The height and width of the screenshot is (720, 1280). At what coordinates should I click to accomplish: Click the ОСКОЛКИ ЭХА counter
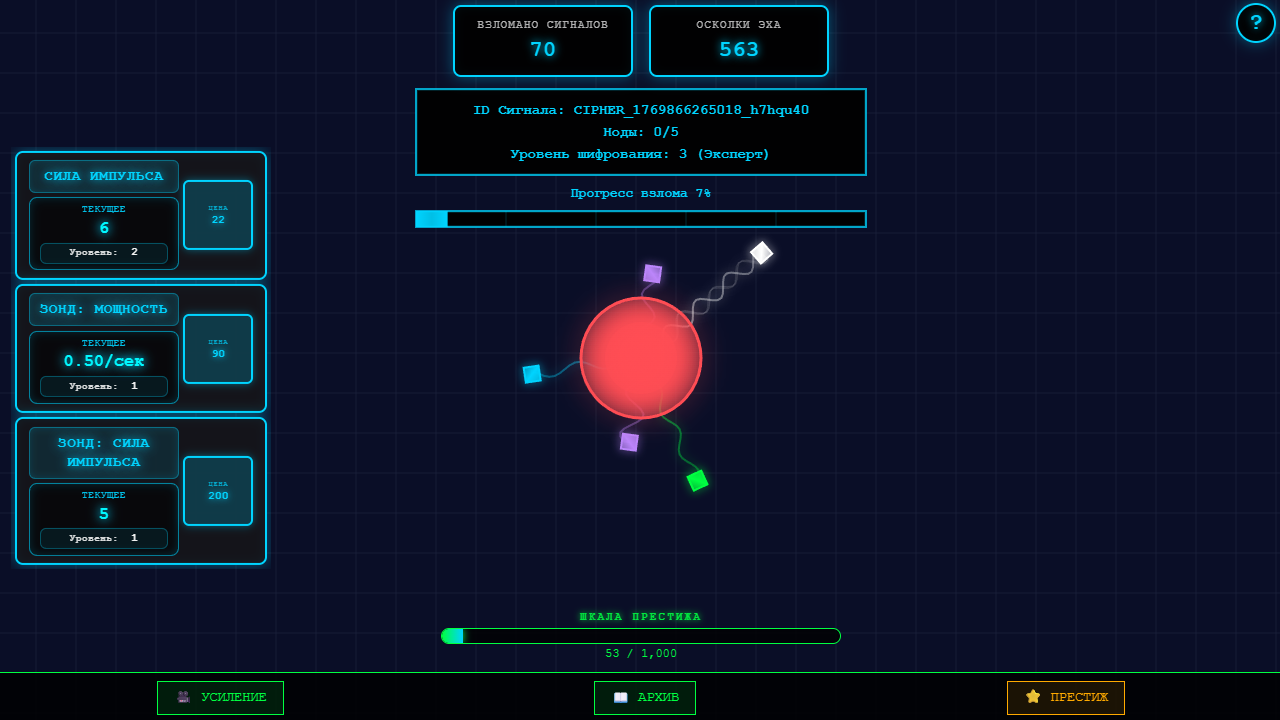[739, 40]
